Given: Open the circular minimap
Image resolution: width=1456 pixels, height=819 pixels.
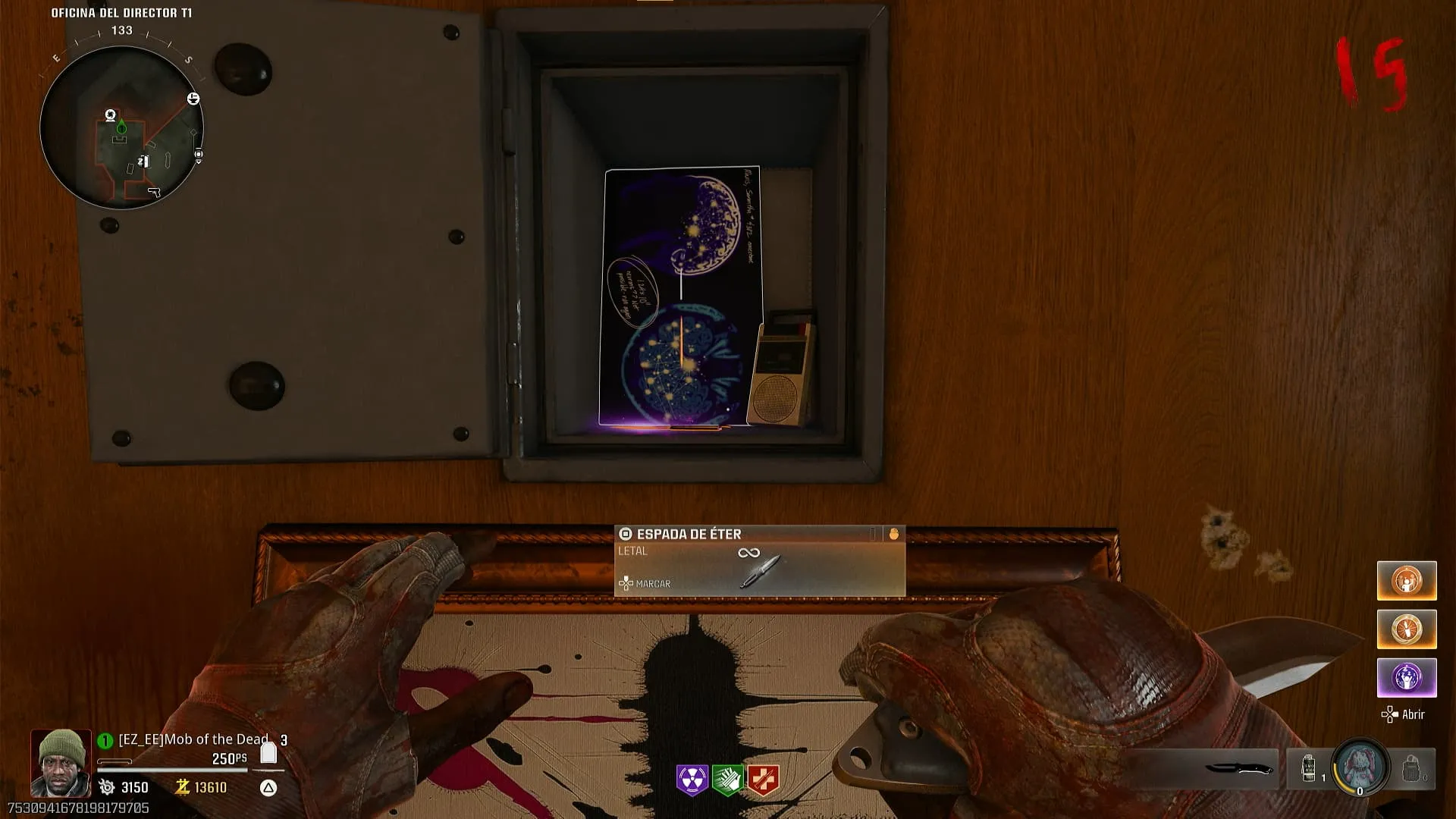Looking at the screenshot, I should [x=121, y=127].
